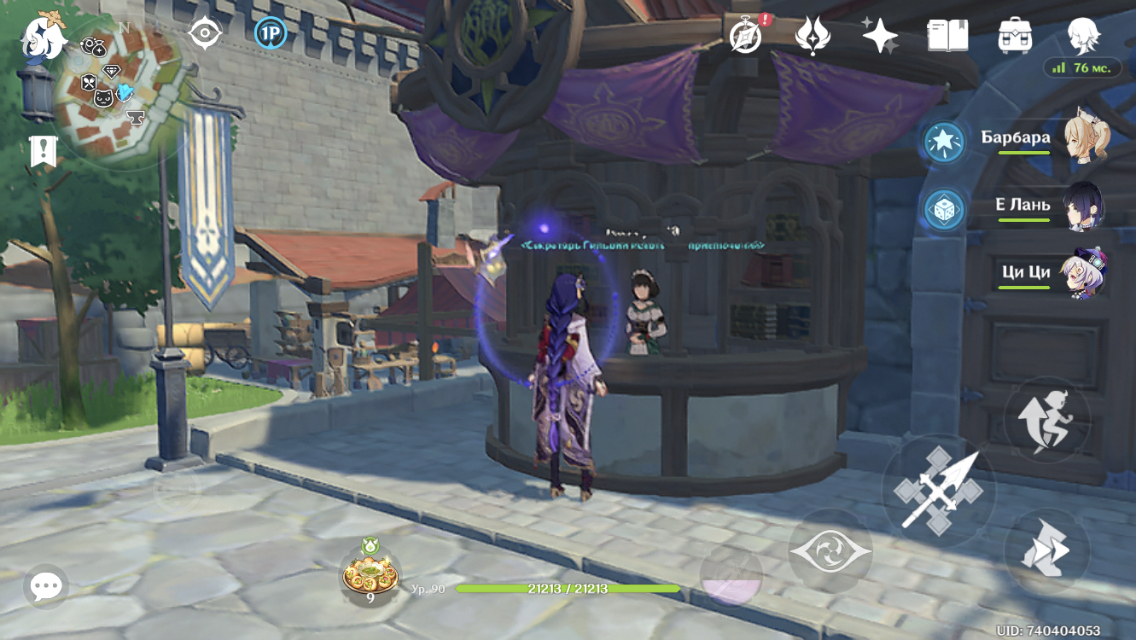This screenshot has height=640, width=1136.
Task: Open the co-op 1P mode icon
Action: (x=270, y=34)
